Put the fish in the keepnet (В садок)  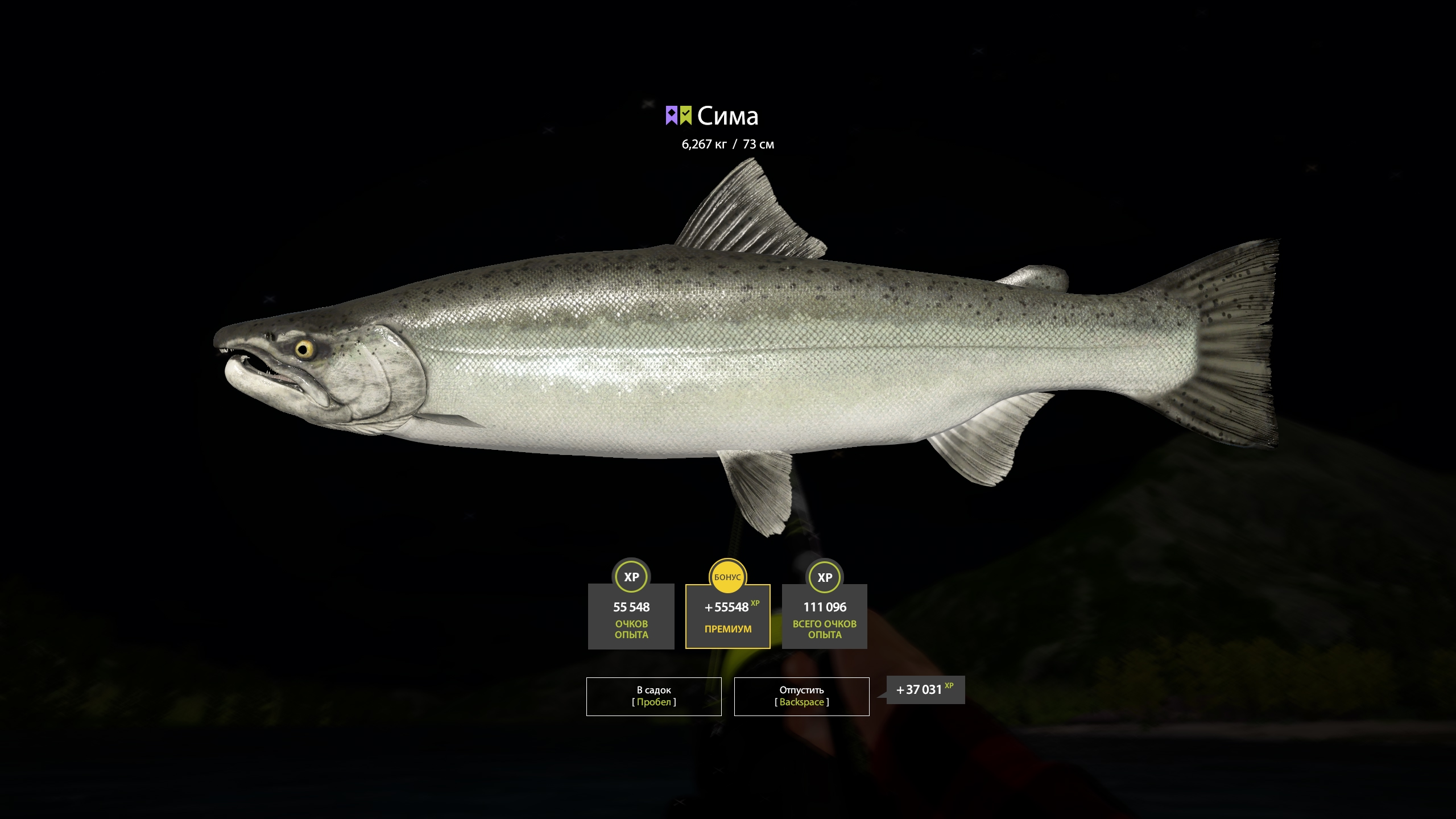653,696
